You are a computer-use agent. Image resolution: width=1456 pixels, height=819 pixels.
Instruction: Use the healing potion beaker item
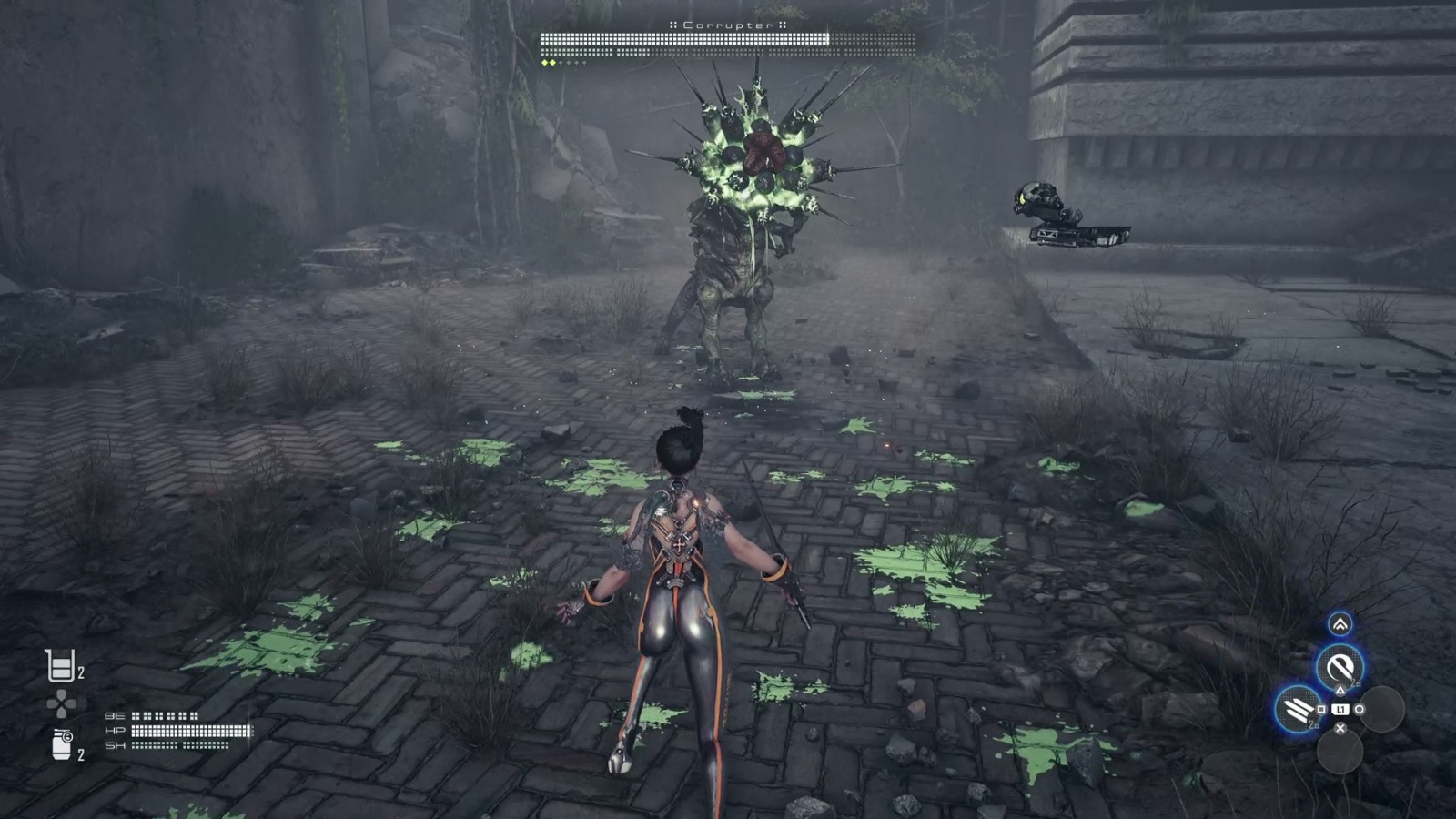[60, 666]
